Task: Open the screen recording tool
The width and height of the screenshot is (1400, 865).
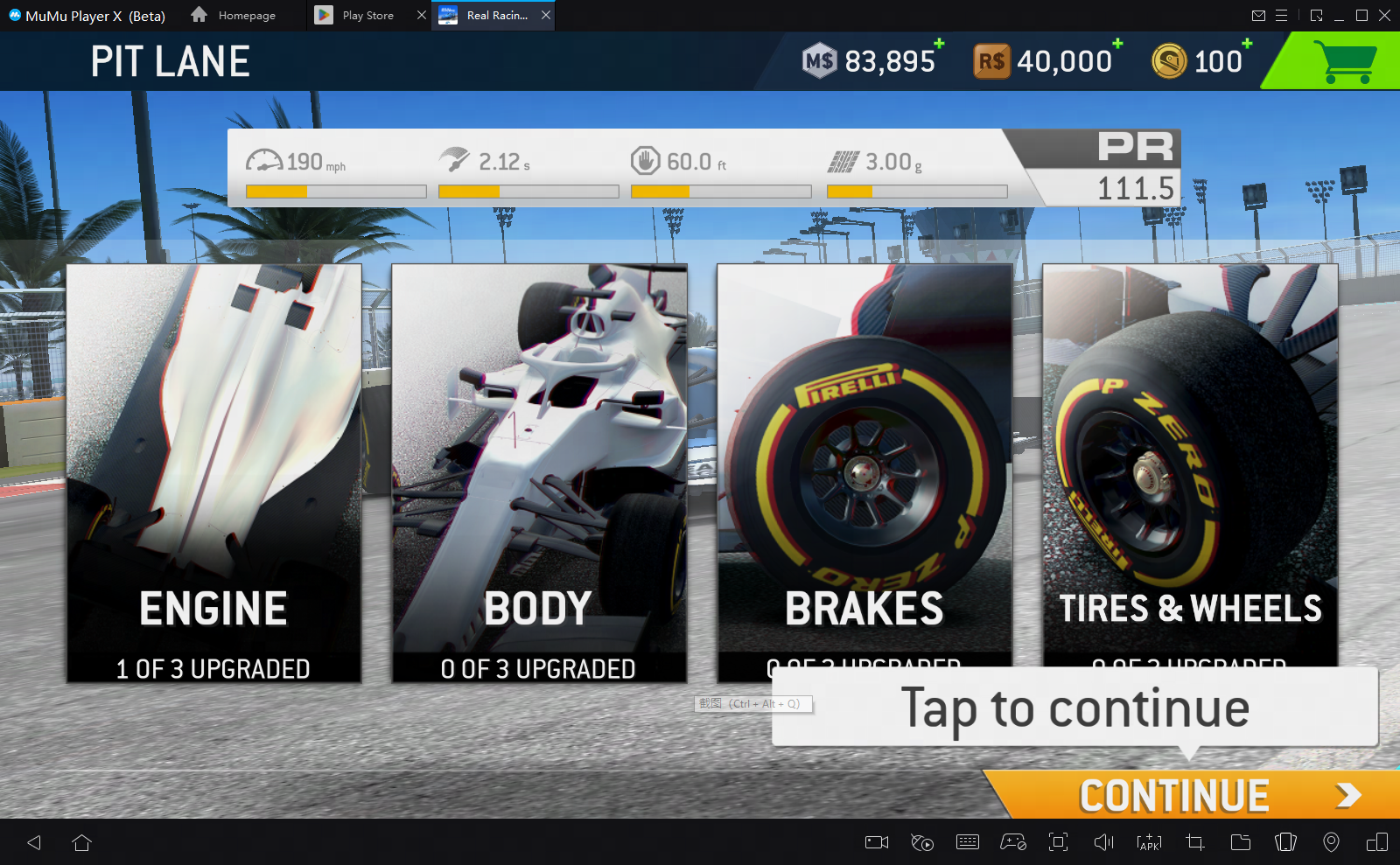Action: (x=876, y=842)
